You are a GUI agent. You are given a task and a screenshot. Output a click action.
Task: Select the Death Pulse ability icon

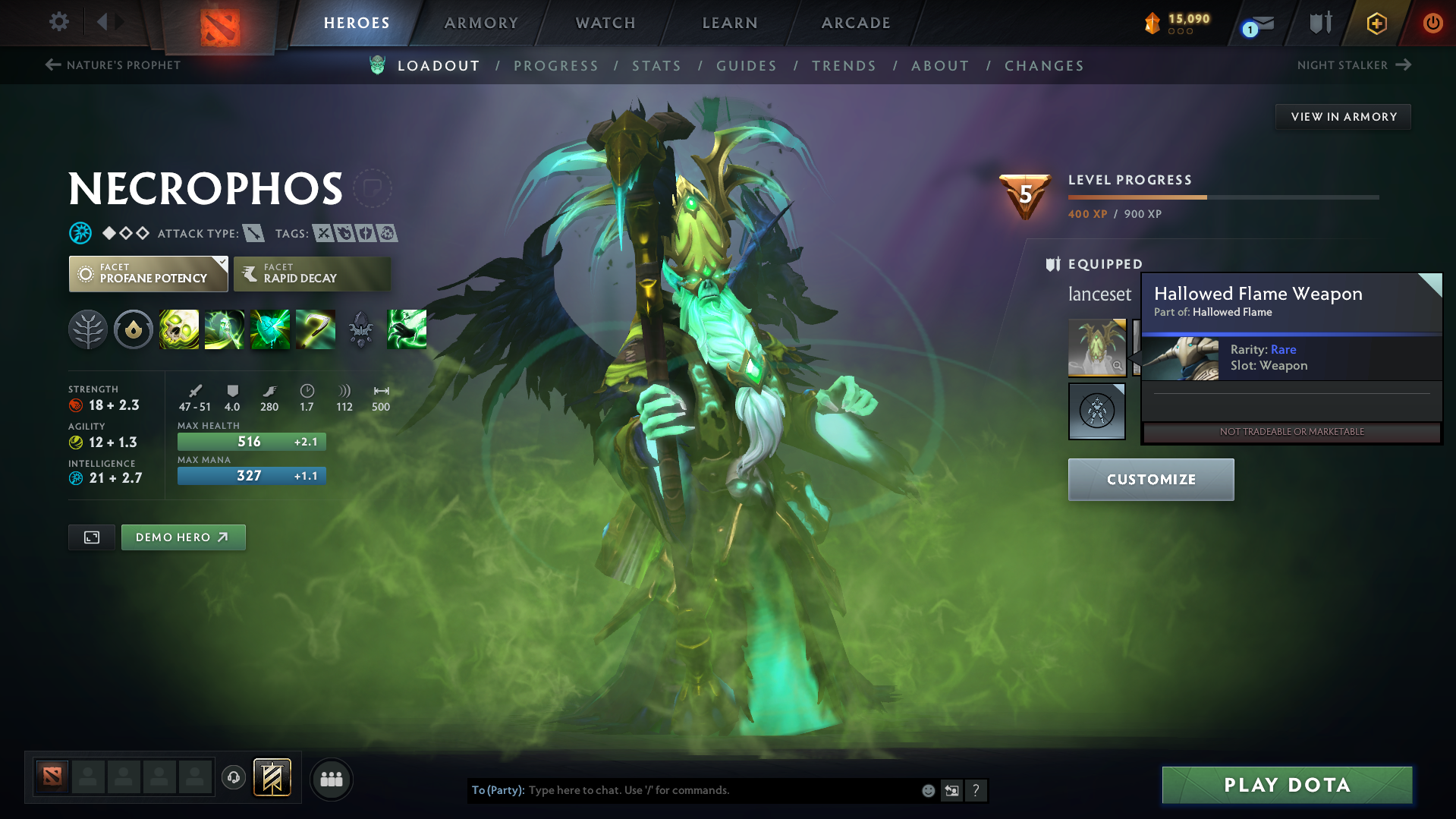pos(179,329)
